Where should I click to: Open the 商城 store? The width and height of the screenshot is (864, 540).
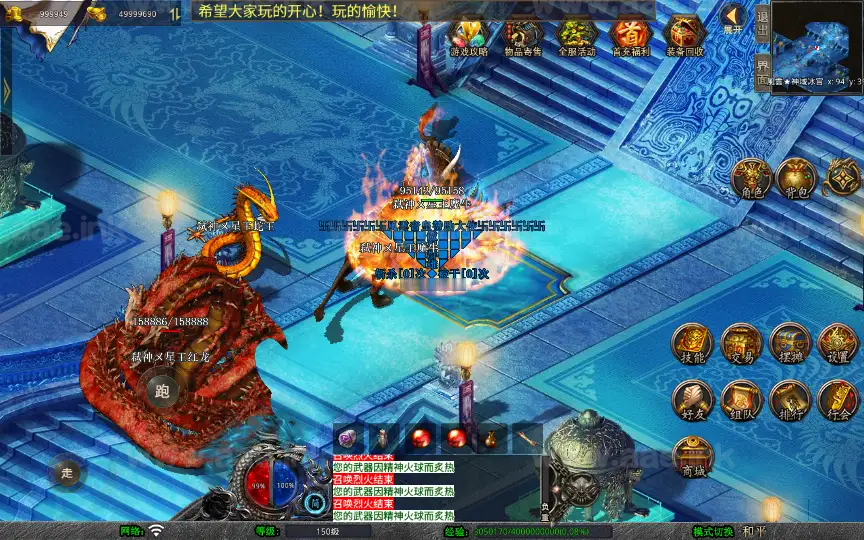click(692, 457)
